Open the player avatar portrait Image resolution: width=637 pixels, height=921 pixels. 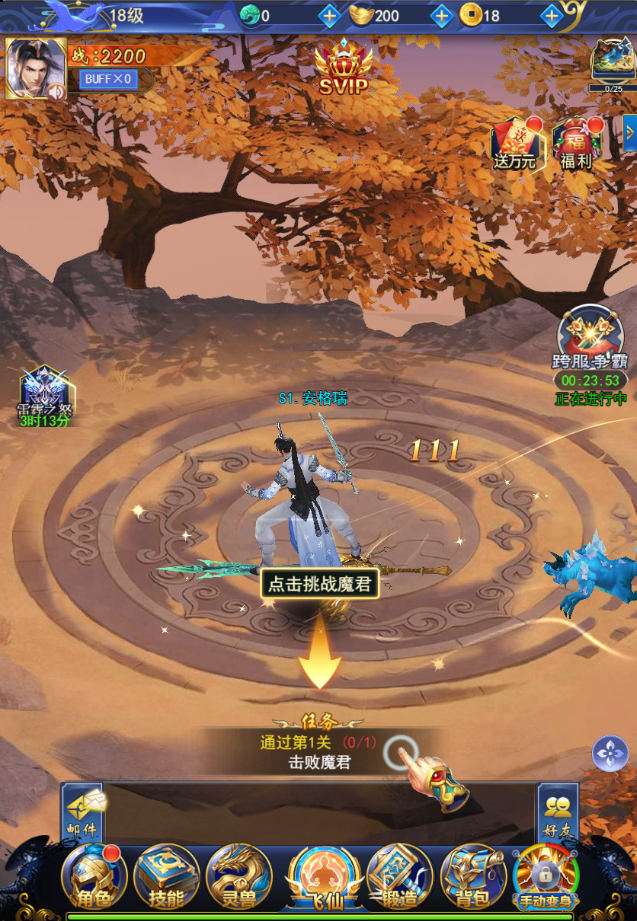click(x=35, y=68)
